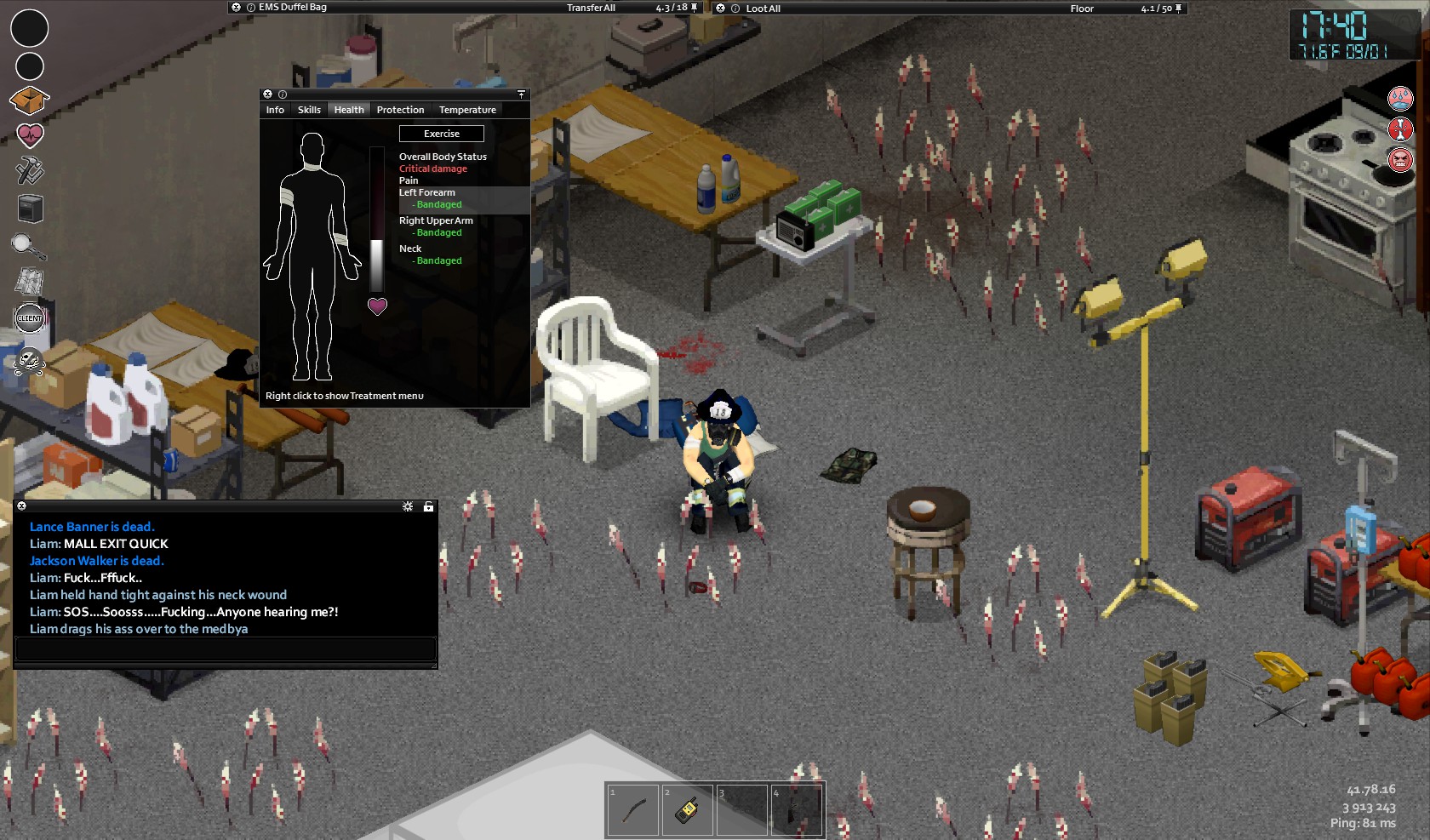Select the Left Forearm injury entry
Screen dimensions: 1430x840
(x=427, y=193)
